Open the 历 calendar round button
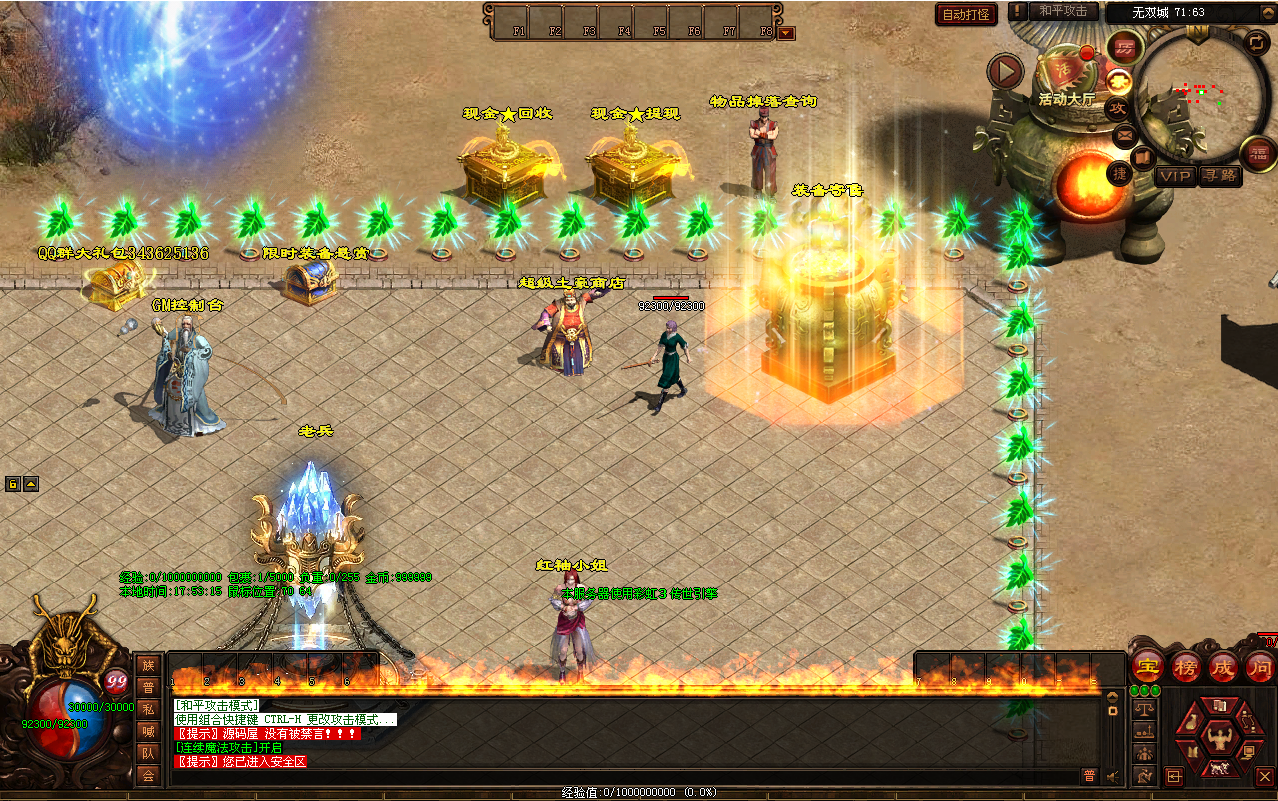 (x=1126, y=47)
